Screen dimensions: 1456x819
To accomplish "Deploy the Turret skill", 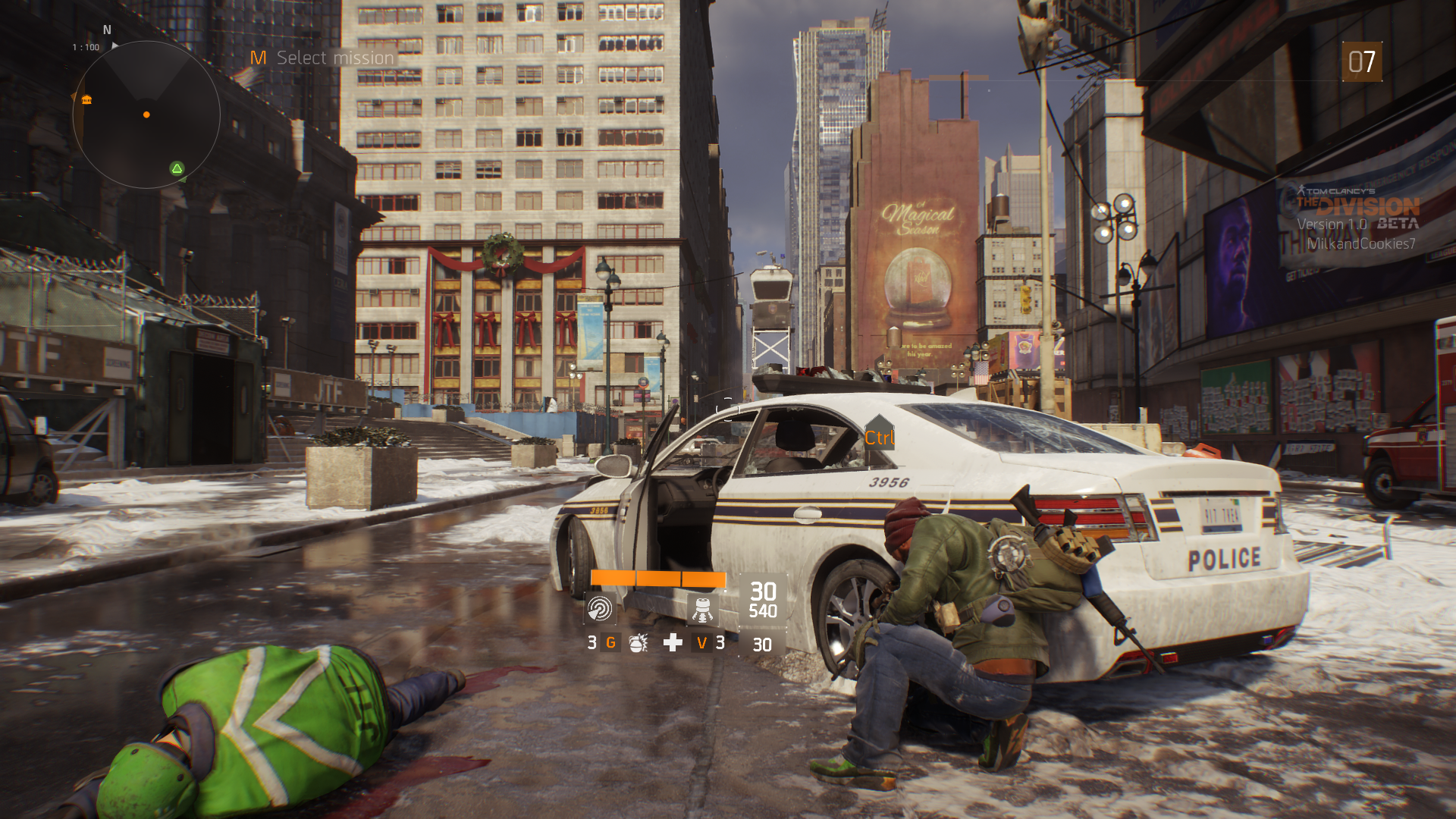I will (702, 609).
